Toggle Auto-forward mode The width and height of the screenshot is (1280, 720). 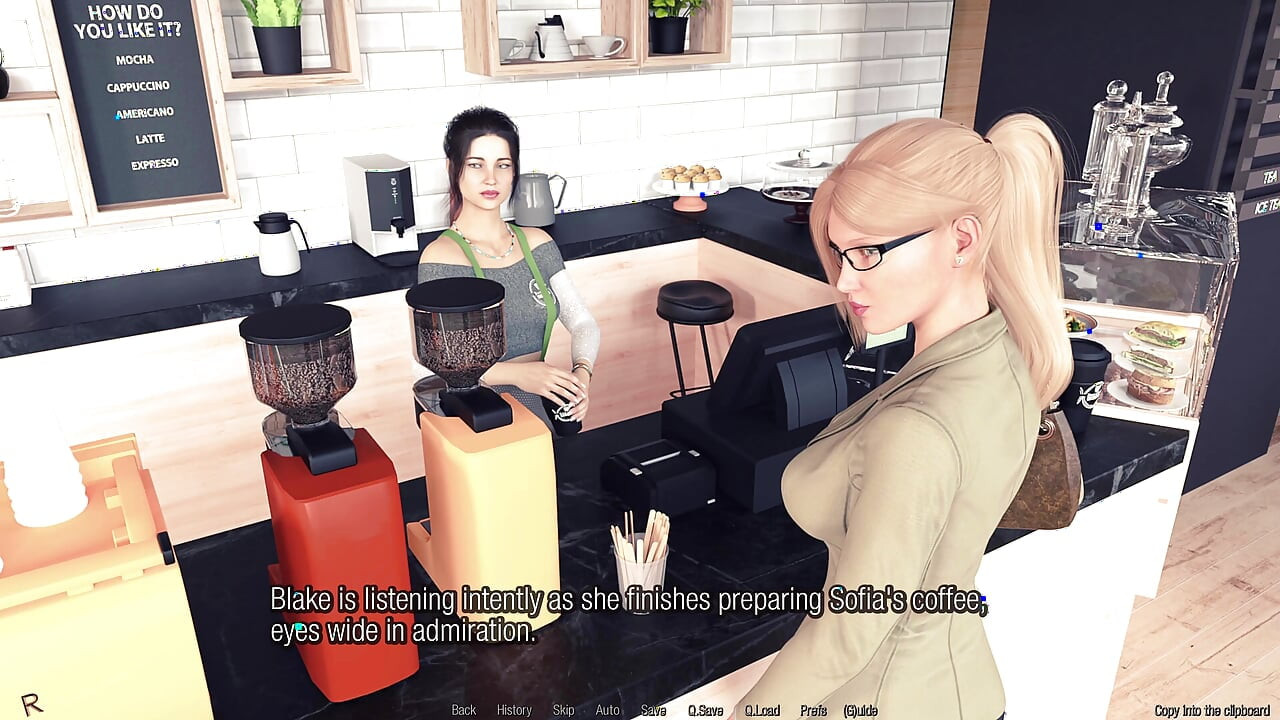tap(607, 710)
